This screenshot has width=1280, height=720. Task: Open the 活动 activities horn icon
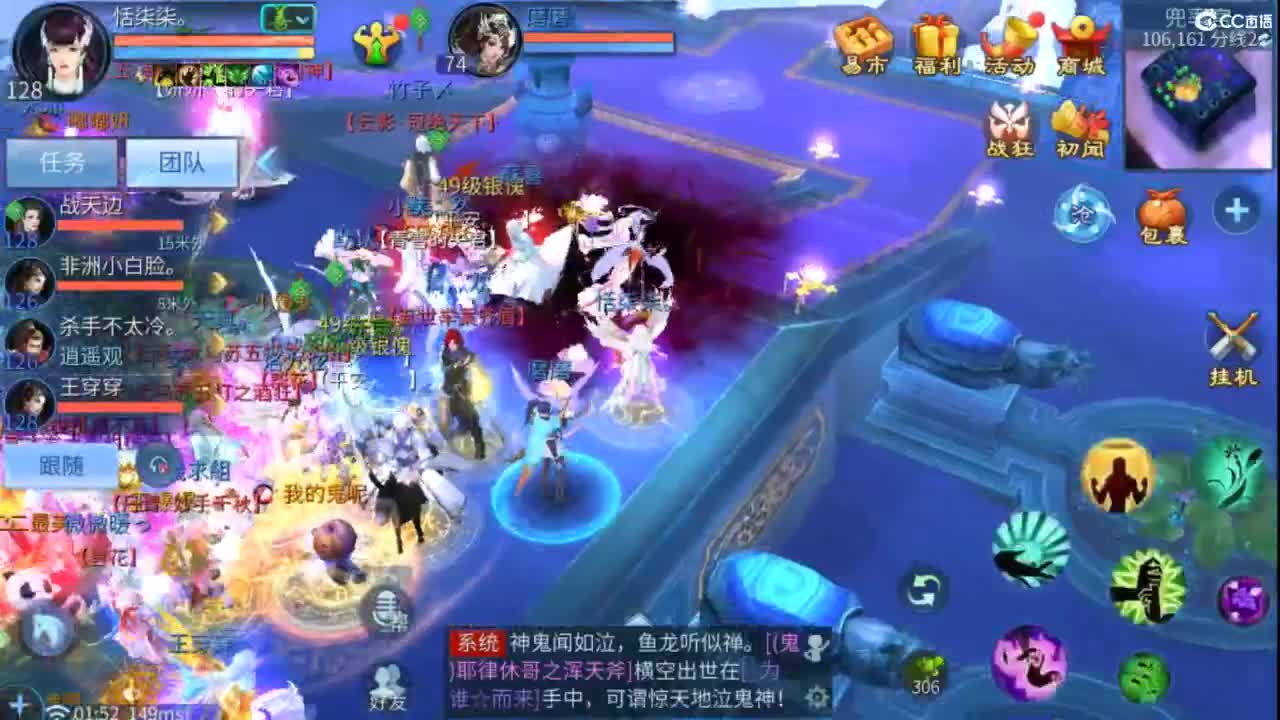pos(1012,40)
